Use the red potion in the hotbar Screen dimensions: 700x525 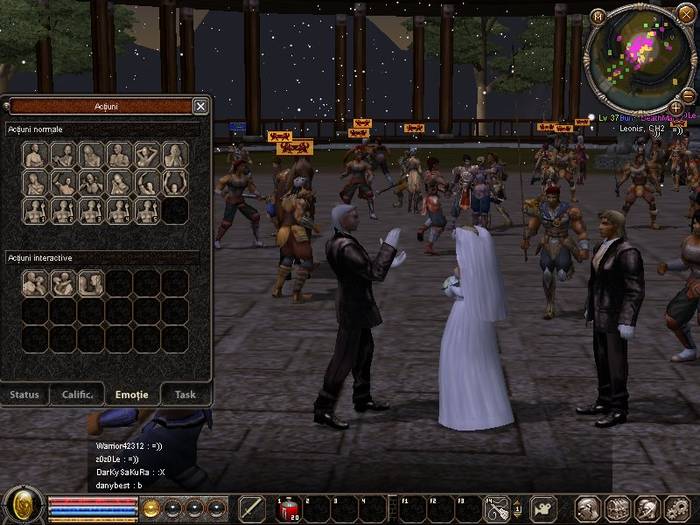point(287,509)
